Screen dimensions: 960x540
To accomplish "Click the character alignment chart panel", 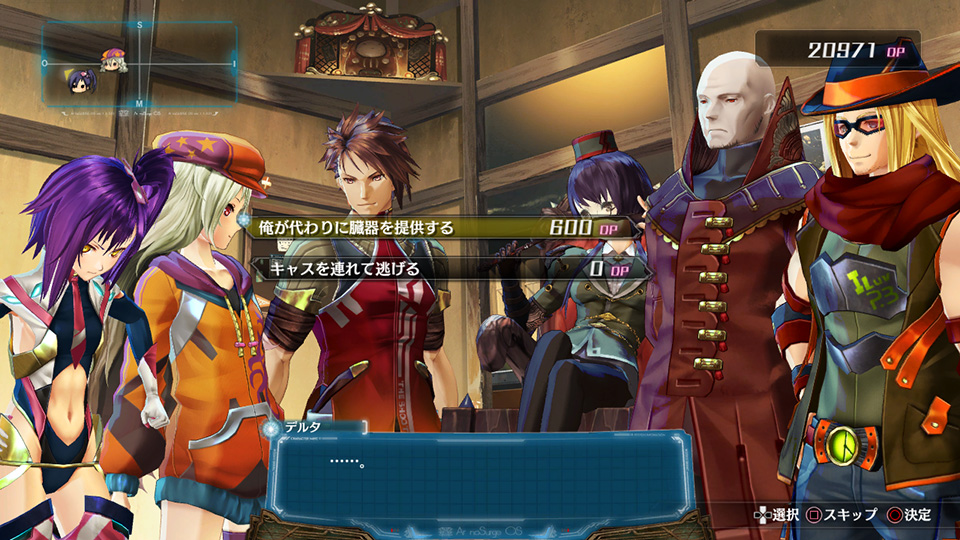I will coord(139,64).
